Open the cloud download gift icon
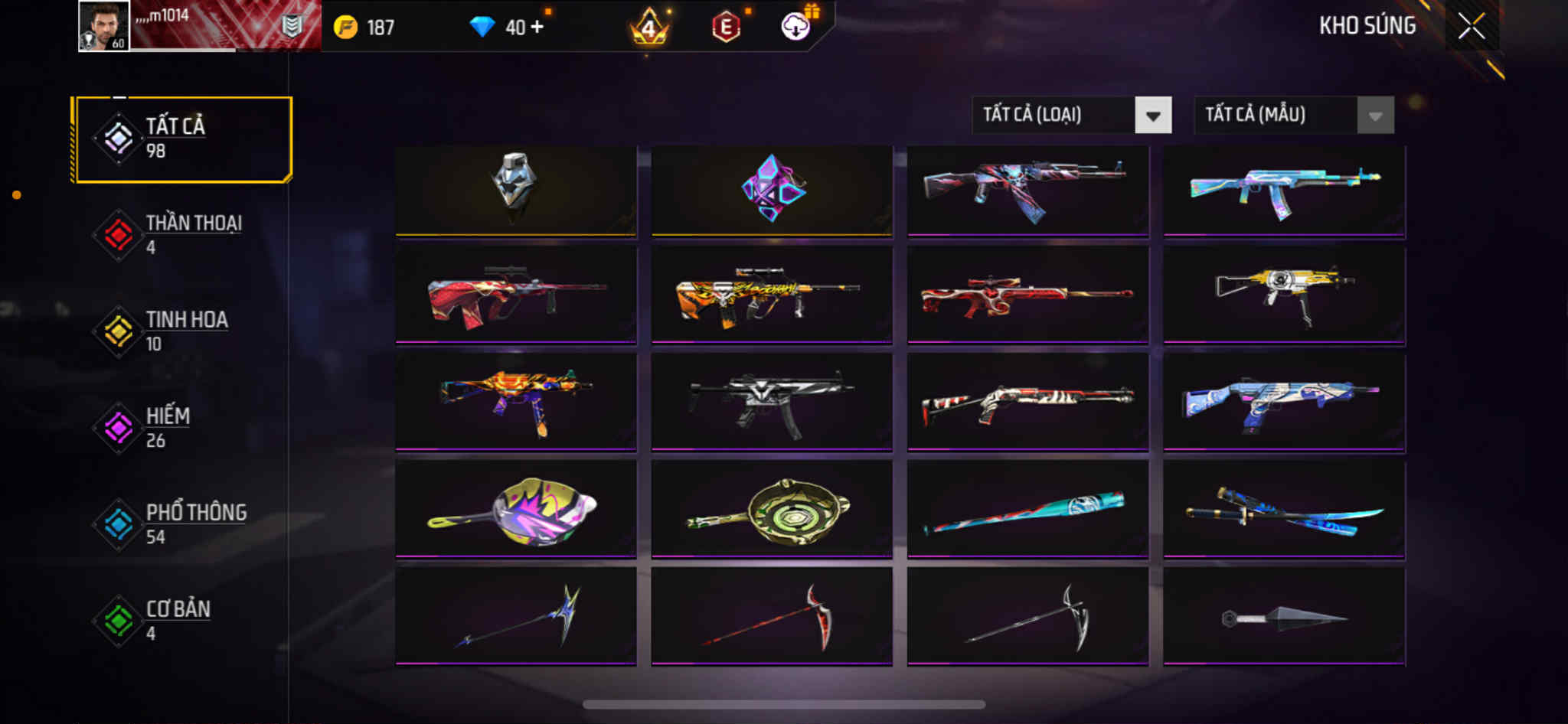The width and height of the screenshot is (1568, 724). (796, 27)
